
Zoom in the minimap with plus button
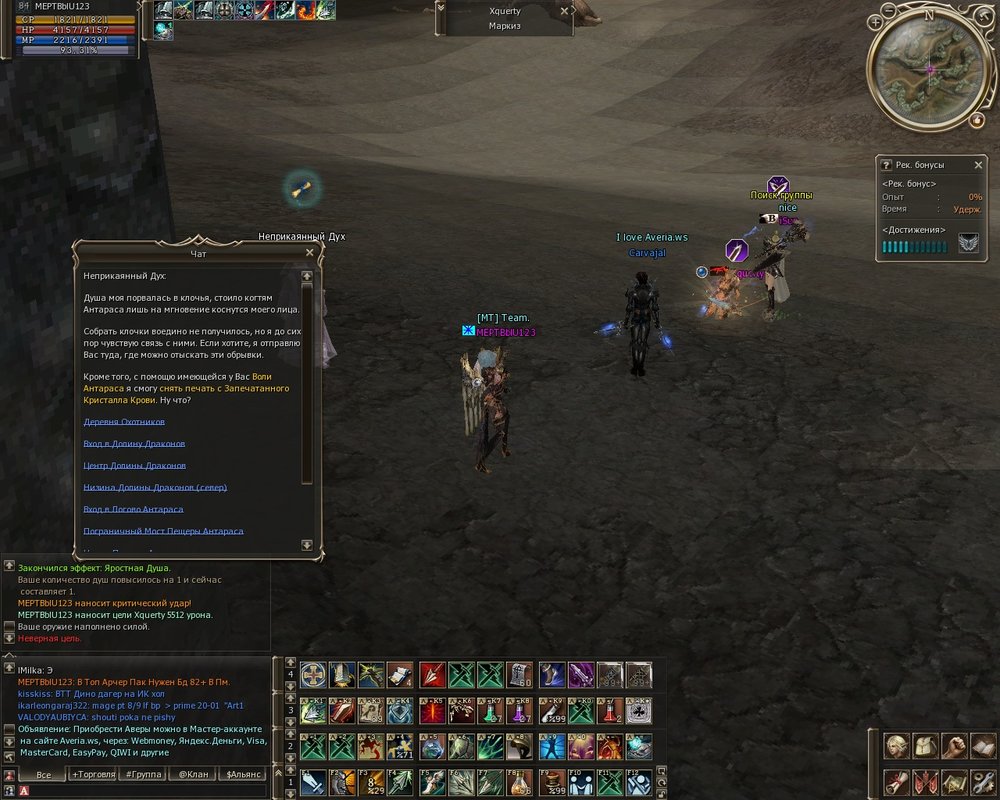click(x=875, y=21)
